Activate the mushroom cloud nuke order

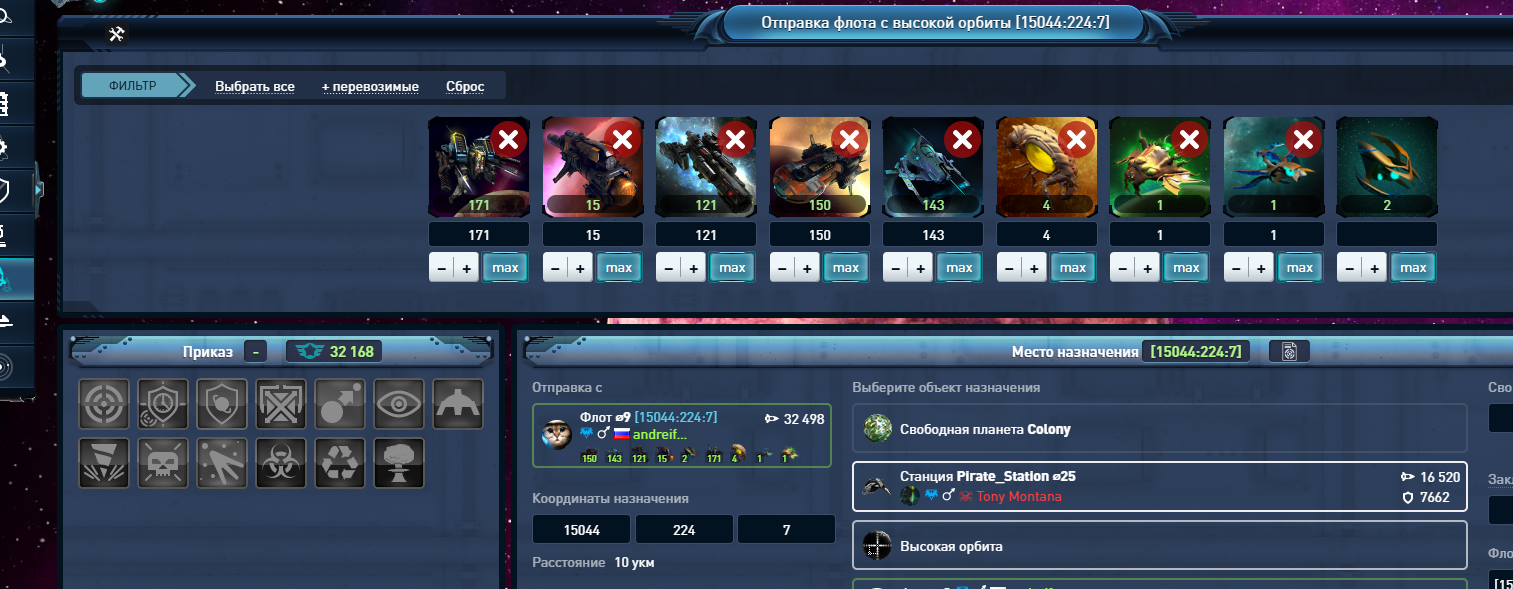pyautogui.click(x=399, y=463)
